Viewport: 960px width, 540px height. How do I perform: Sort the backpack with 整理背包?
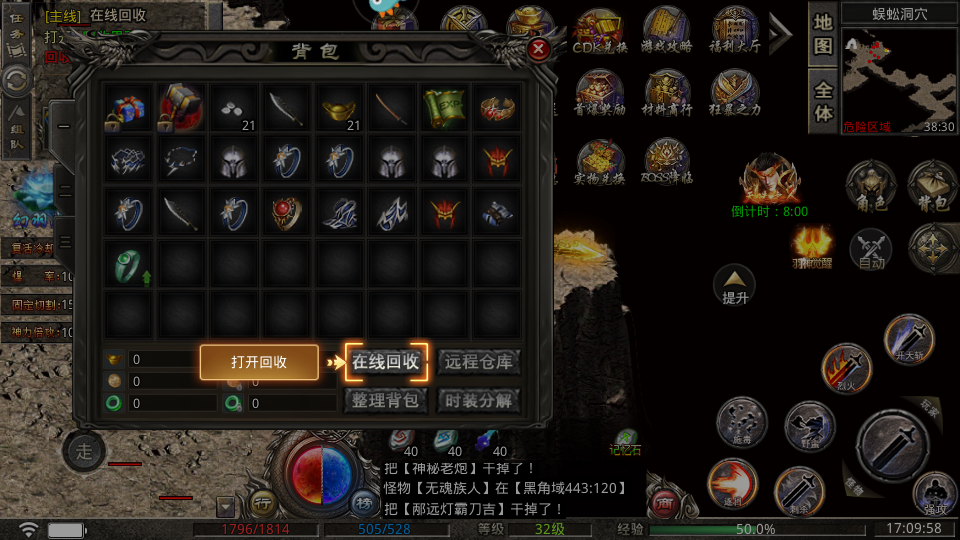(x=386, y=401)
